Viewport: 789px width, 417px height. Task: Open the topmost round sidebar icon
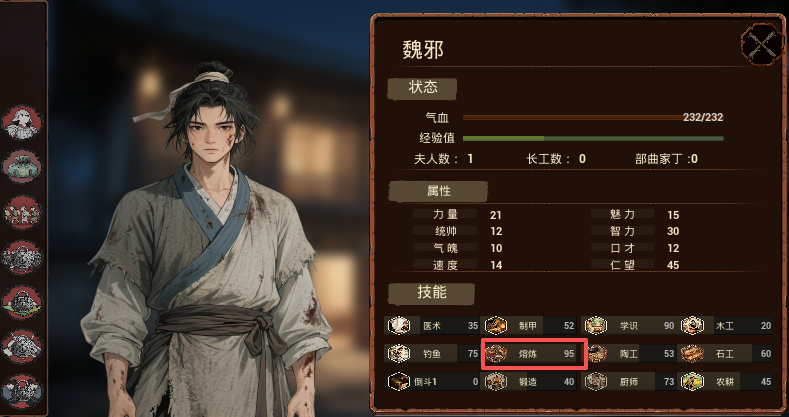pos(20,122)
